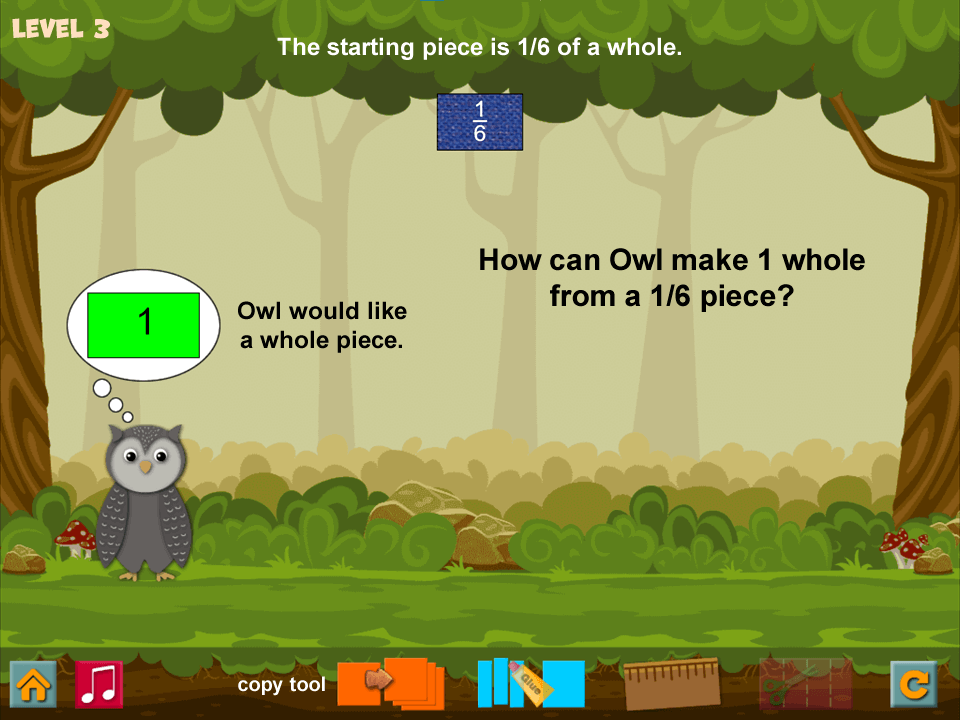Select the blue 1/6 starting piece
The width and height of the screenshot is (960, 720).
480,122
